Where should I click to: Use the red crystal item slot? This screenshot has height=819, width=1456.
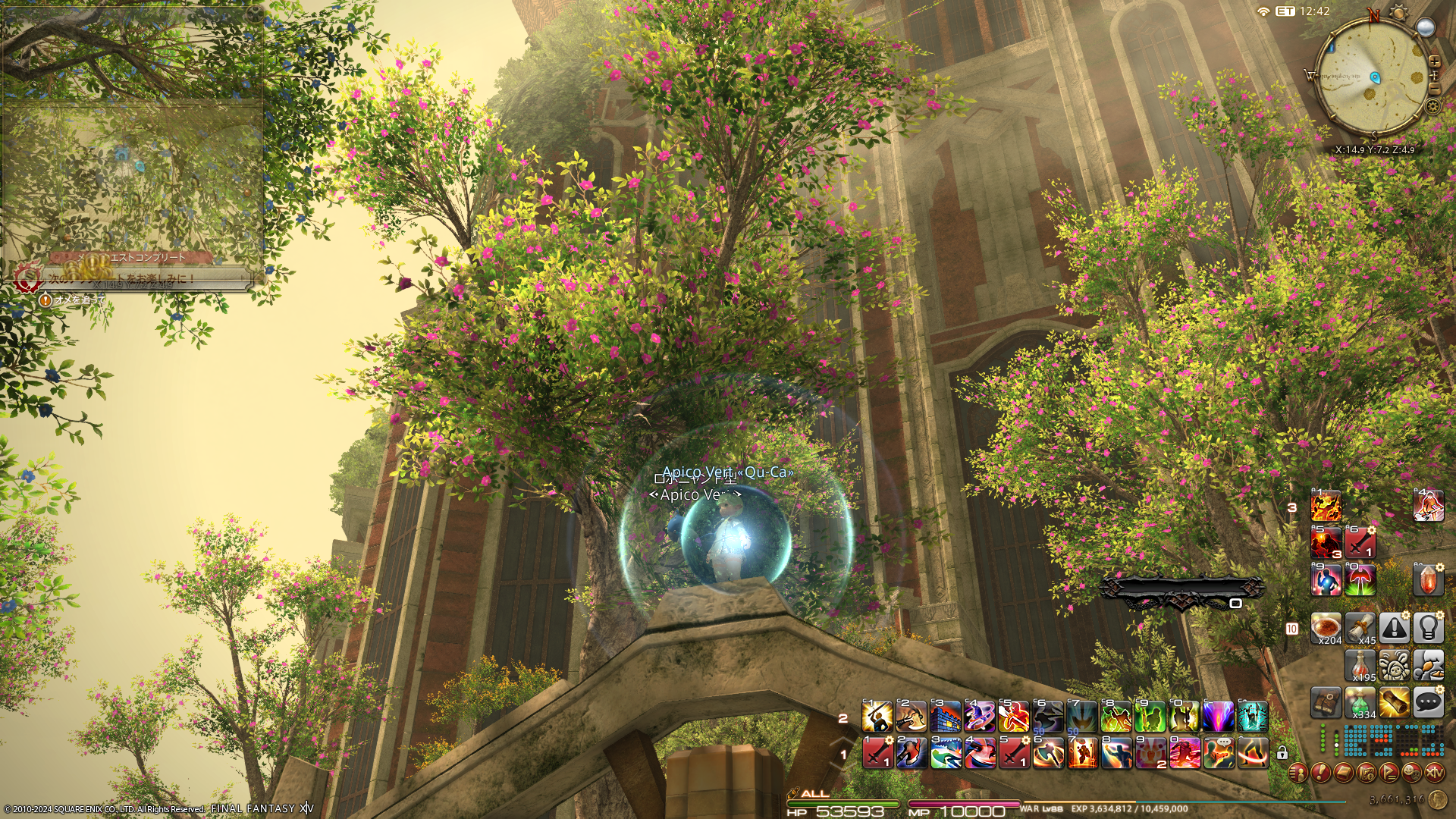pos(1428,580)
